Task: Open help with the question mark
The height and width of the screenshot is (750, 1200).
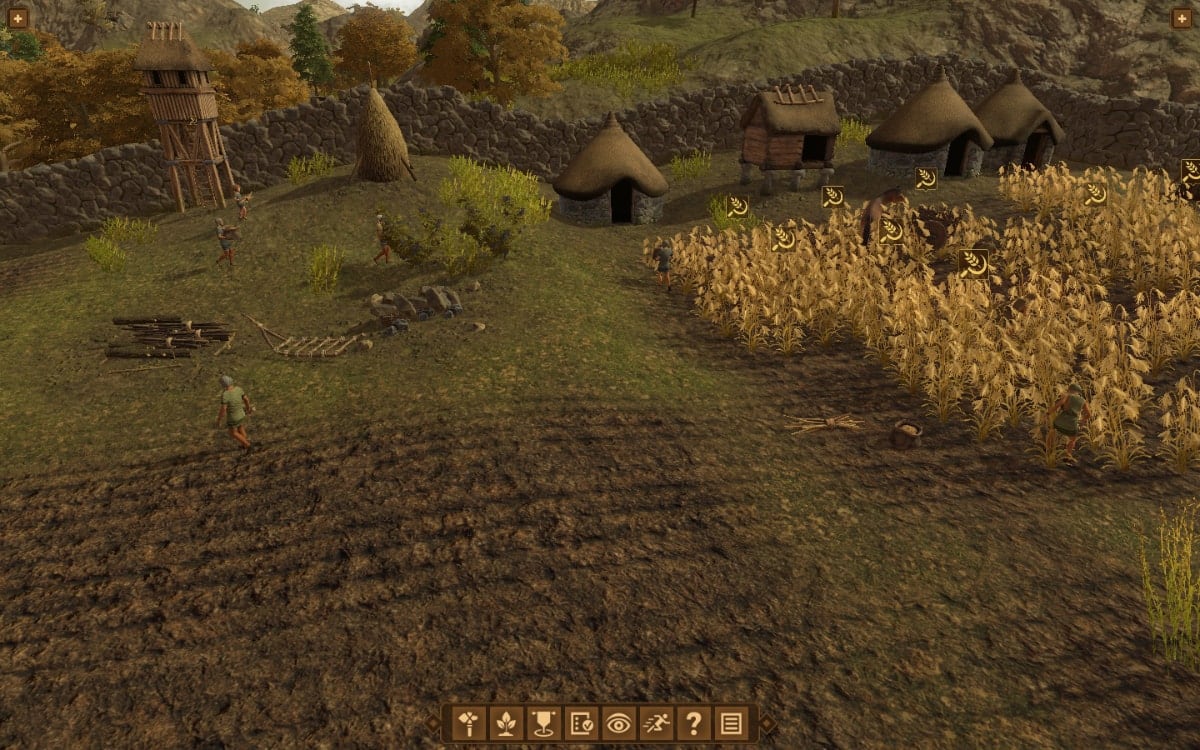Action: point(693,723)
